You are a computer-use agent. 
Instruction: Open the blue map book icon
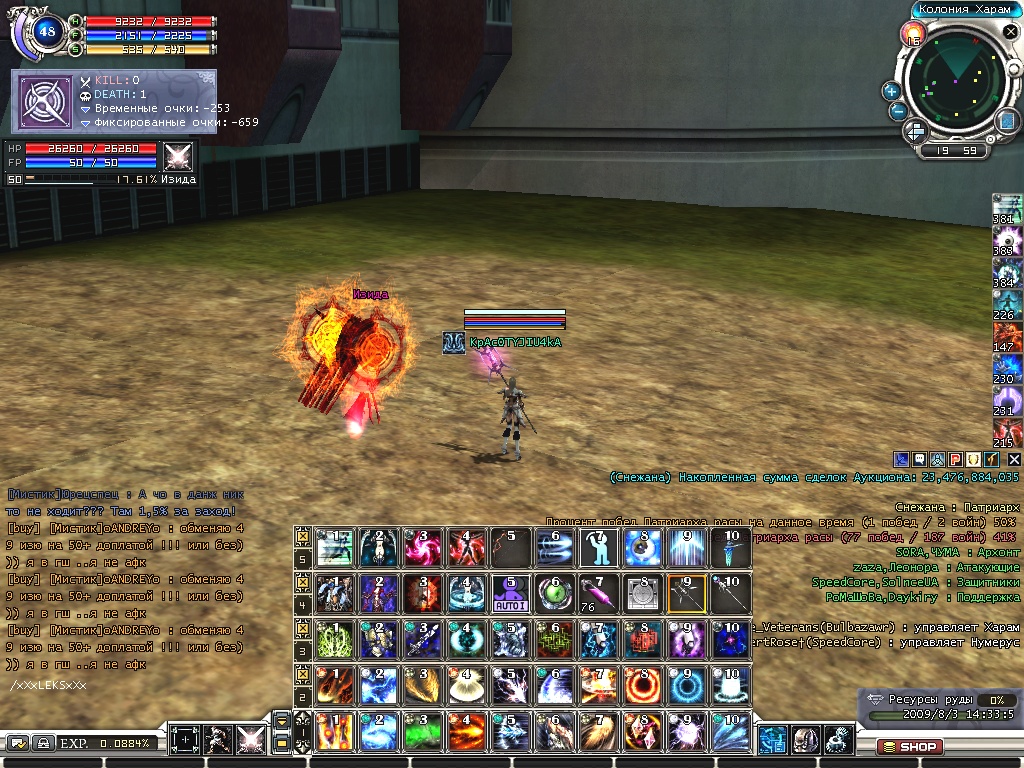1006,121
